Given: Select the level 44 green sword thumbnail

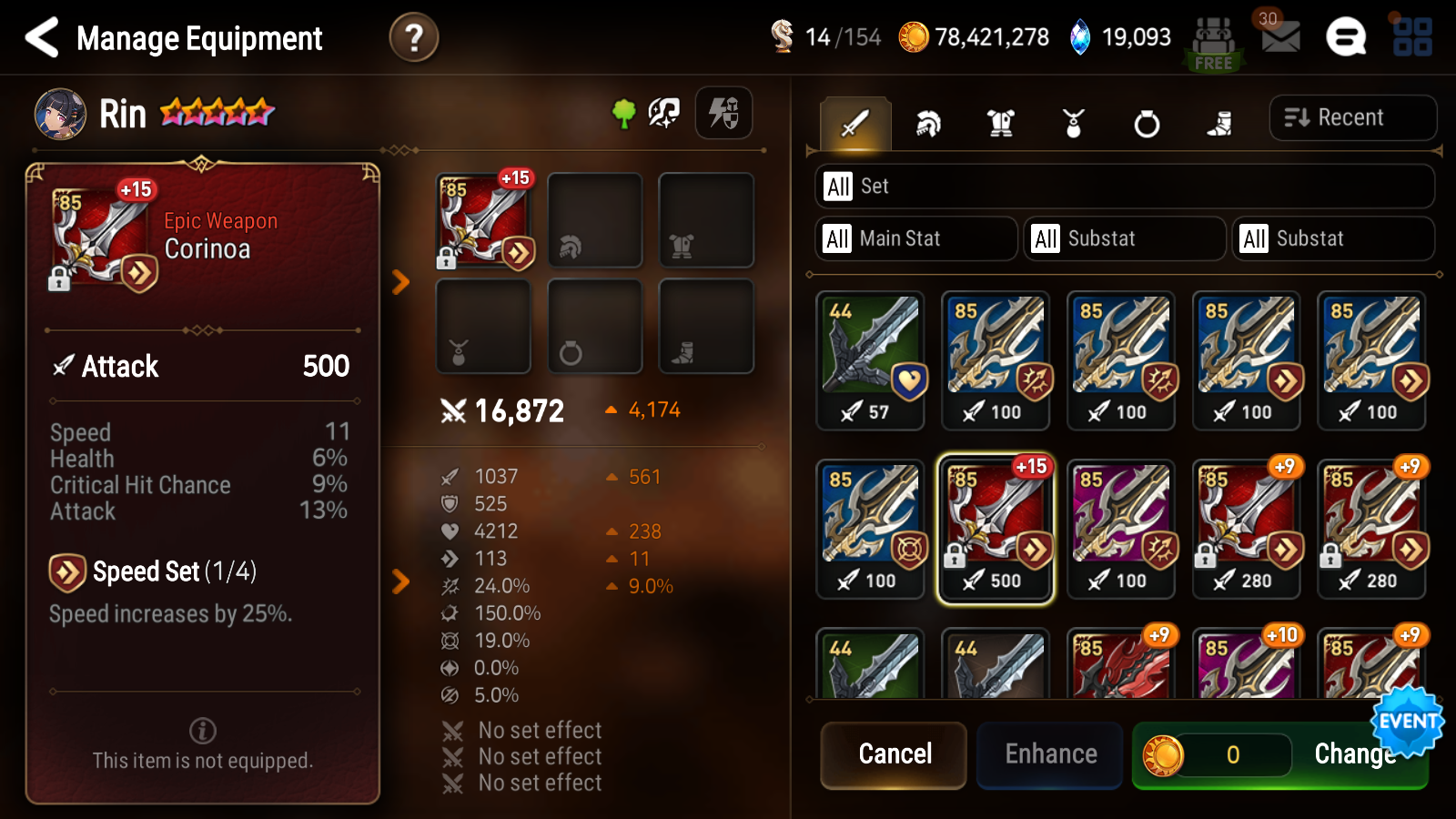Looking at the screenshot, I should coord(870,359).
